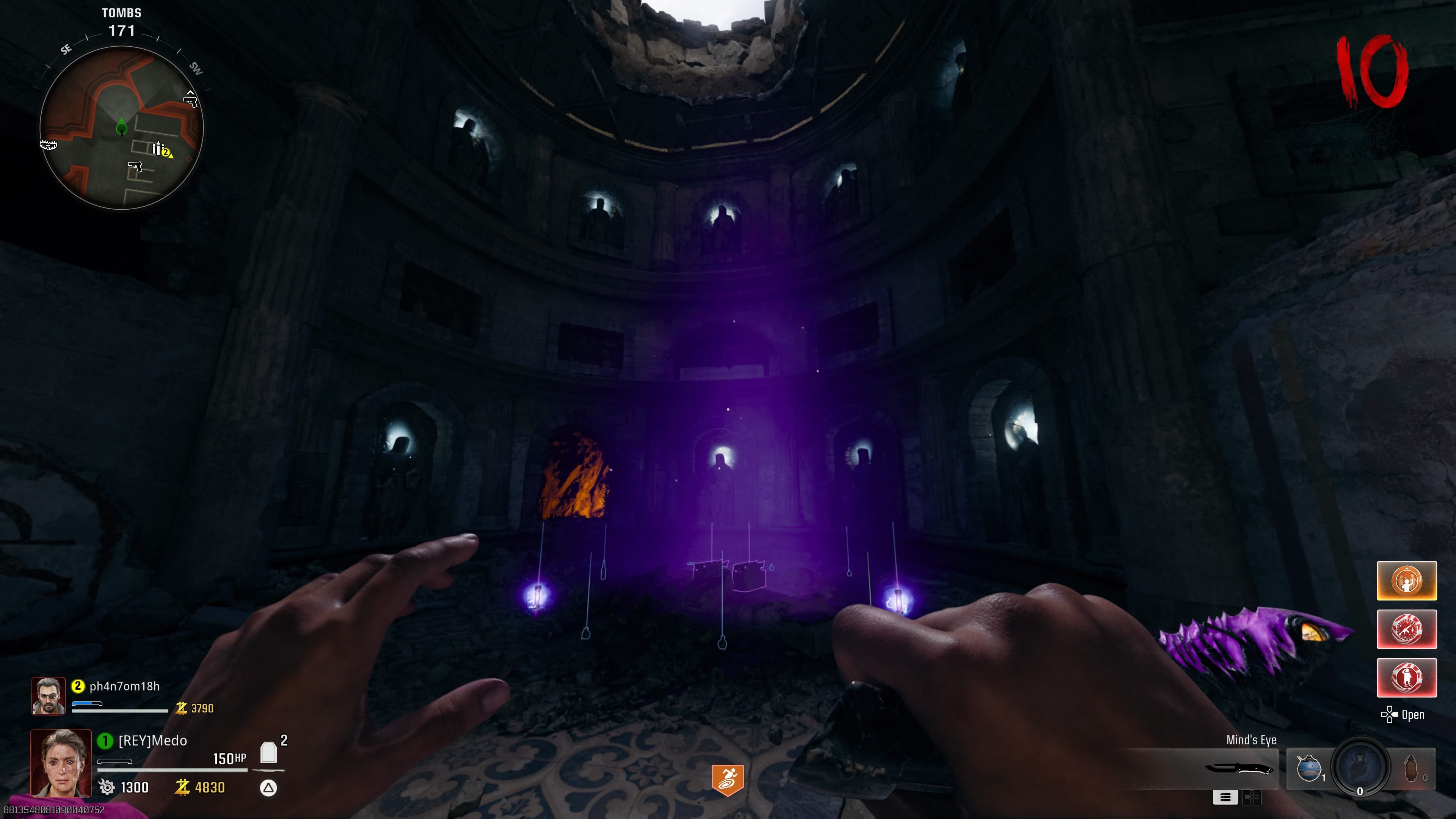The image size is (1456, 819).
Task: Click the minimap trial marker numbered 2
Action: tap(166, 152)
